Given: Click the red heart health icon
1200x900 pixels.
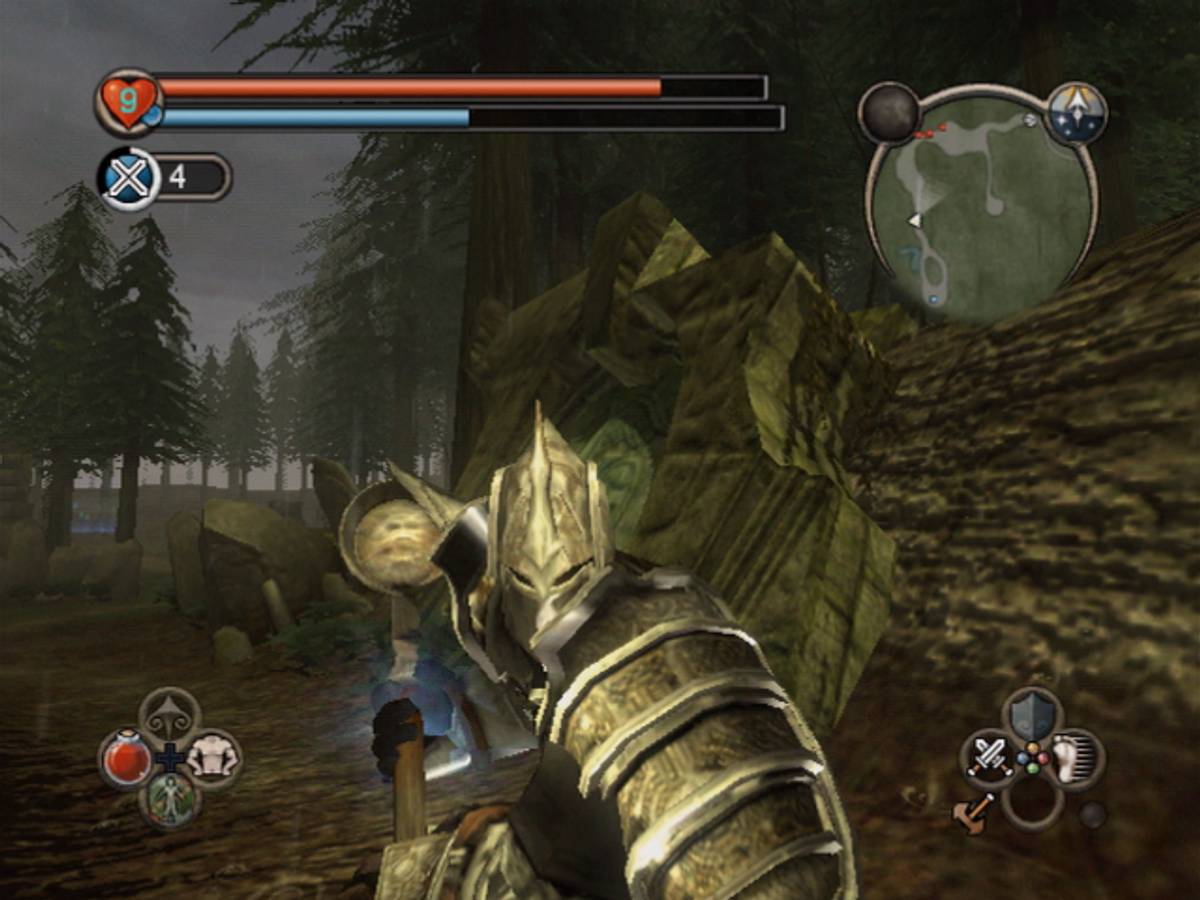Looking at the screenshot, I should (128, 102).
